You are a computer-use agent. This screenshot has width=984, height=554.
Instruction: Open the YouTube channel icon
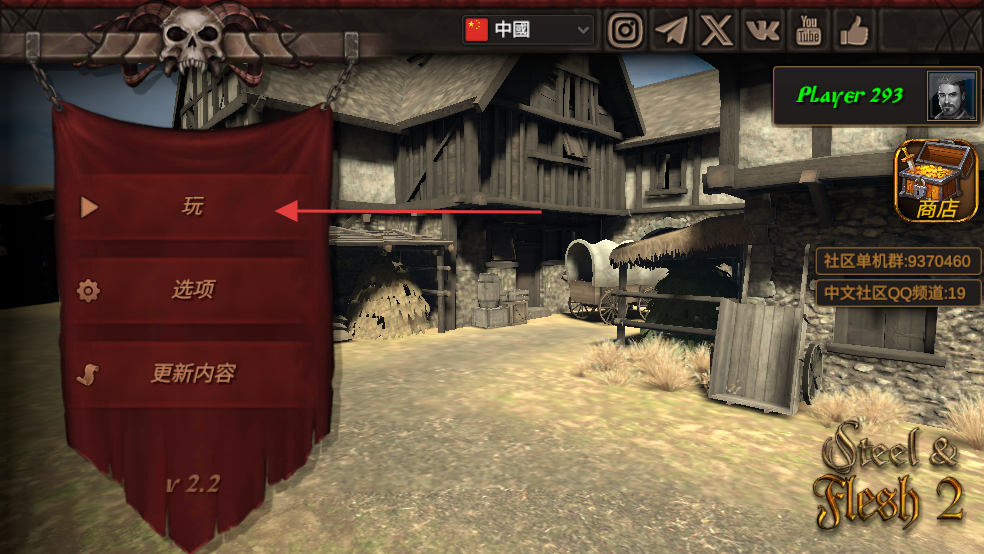tap(808, 30)
